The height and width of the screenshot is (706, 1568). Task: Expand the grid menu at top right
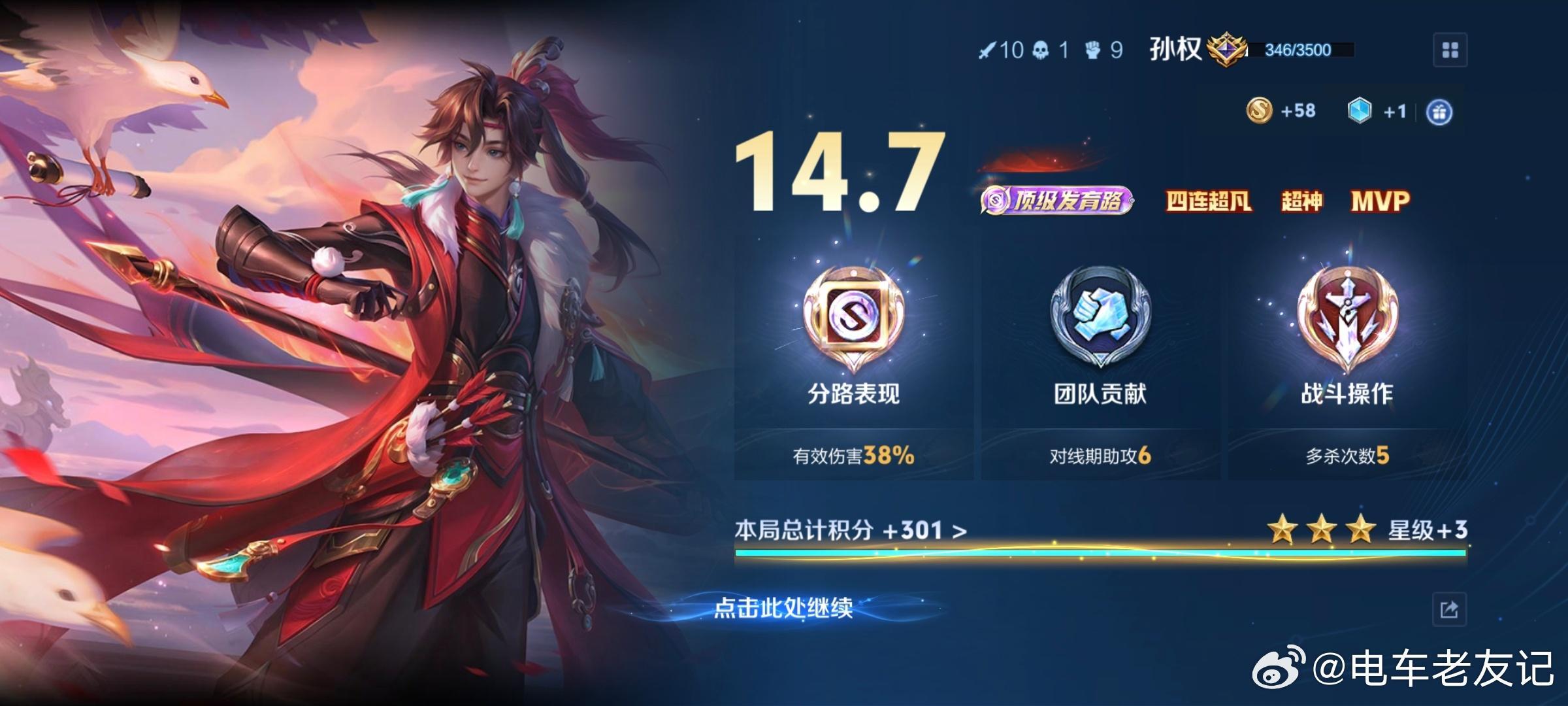[x=1452, y=48]
